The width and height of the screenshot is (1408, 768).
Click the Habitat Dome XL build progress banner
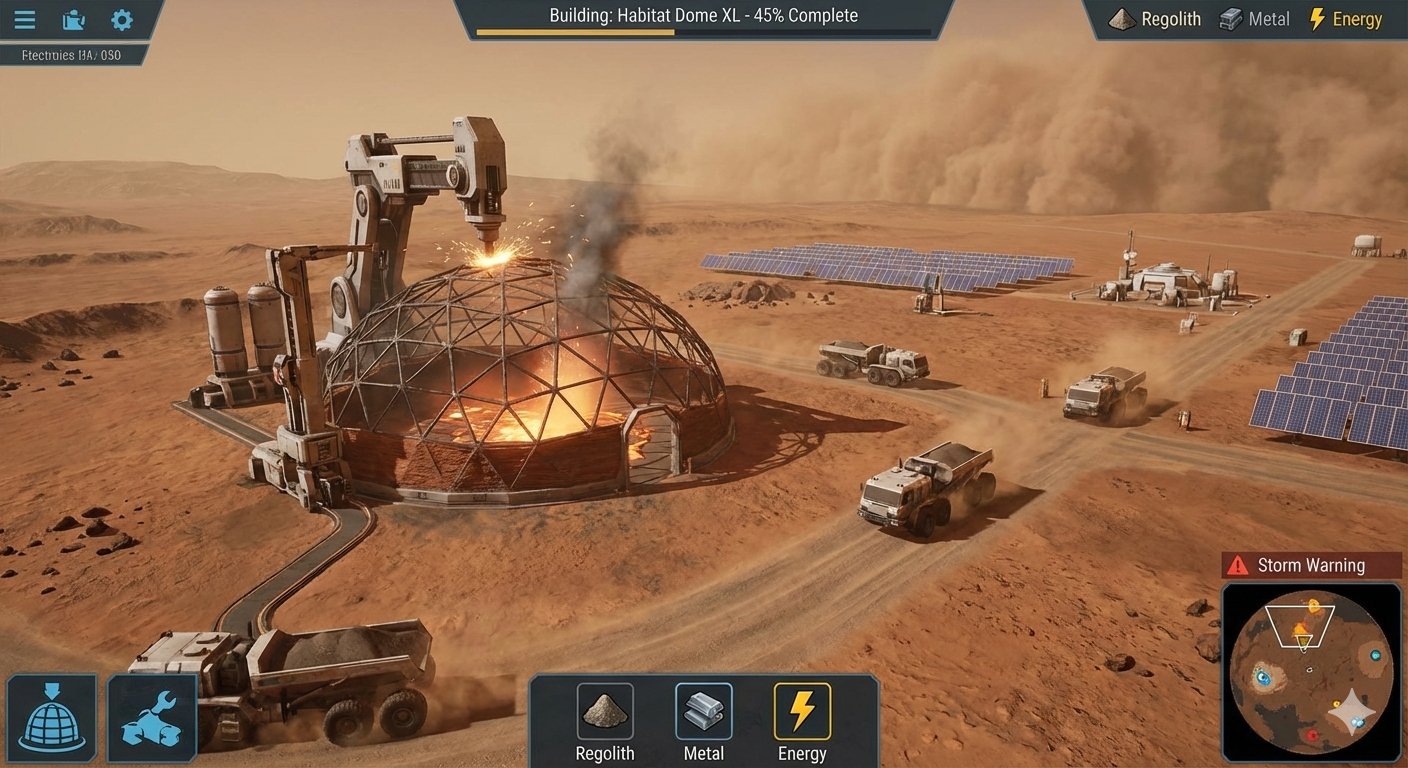tap(704, 20)
